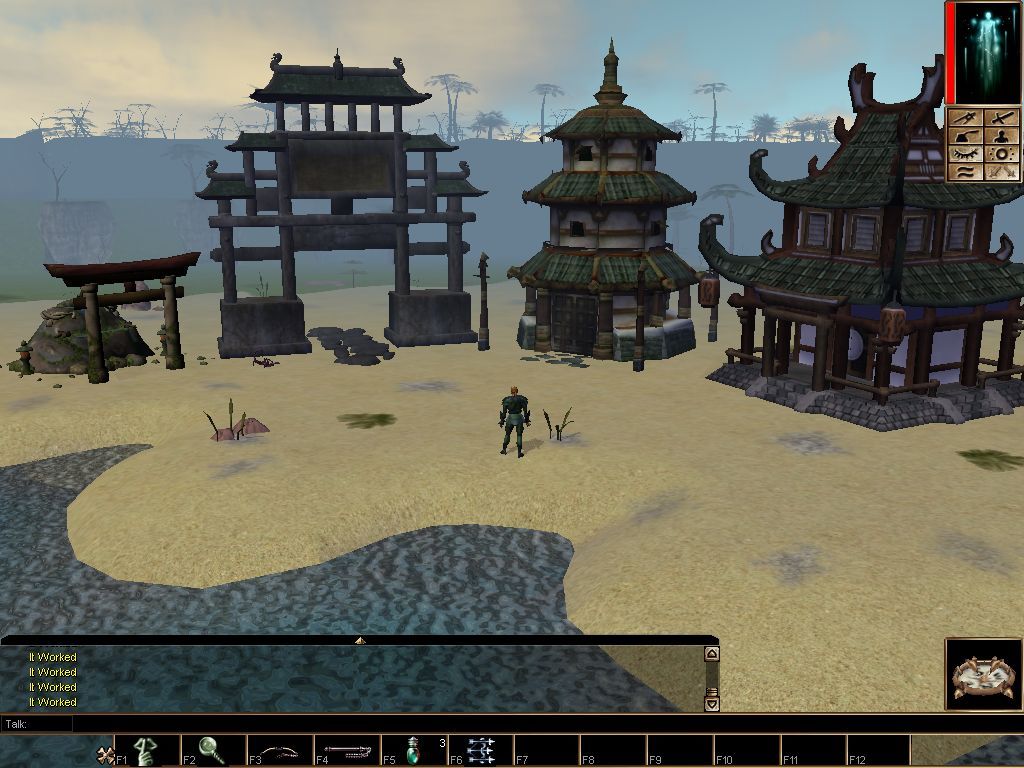Activate the arrows ability in the F6 slot
Screen dimensions: 1024x768
[x=479, y=750]
